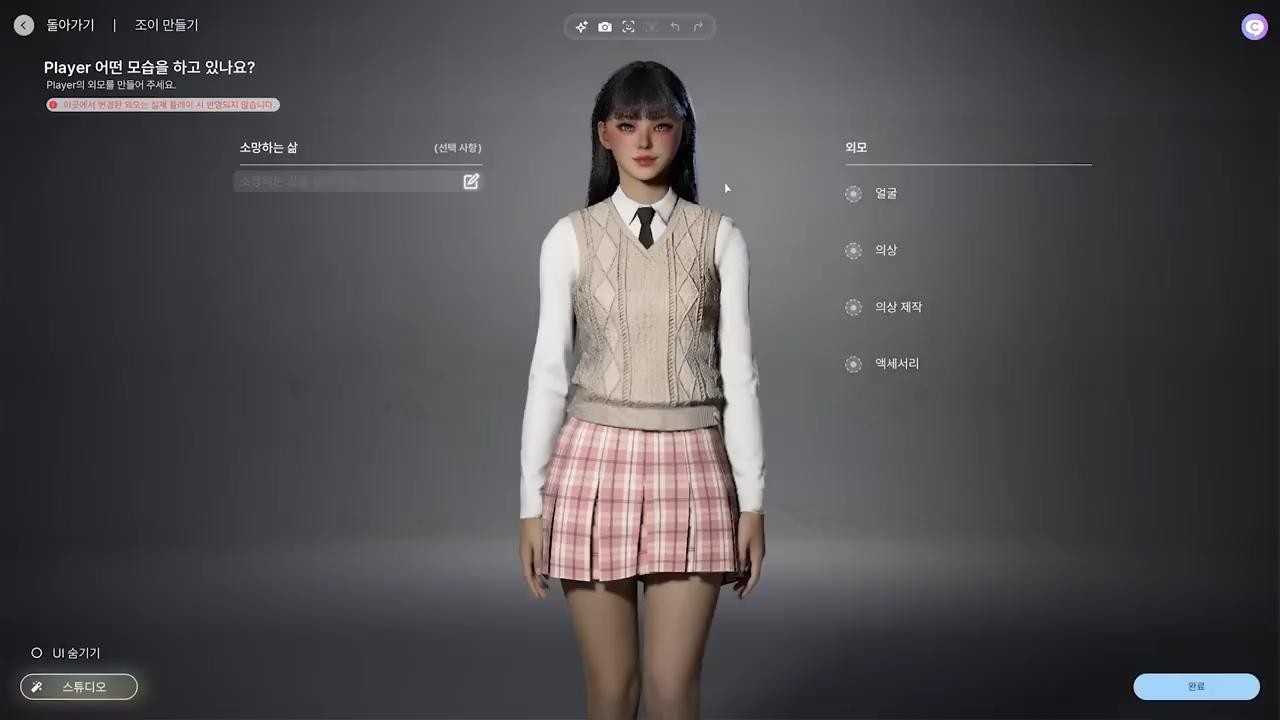This screenshot has width=1280, height=720.
Task: Switch to the 조이 만들기 tab
Action: (166, 25)
